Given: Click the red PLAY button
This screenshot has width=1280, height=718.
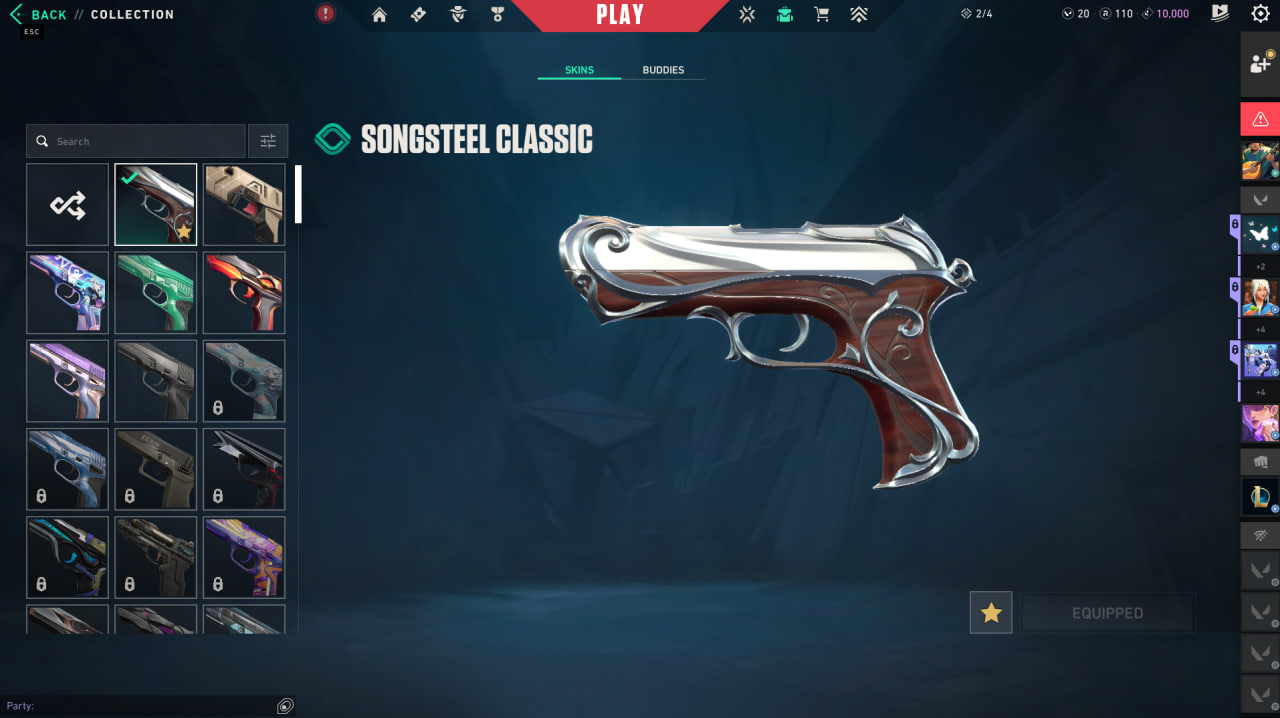Looking at the screenshot, I should point(619,15).
